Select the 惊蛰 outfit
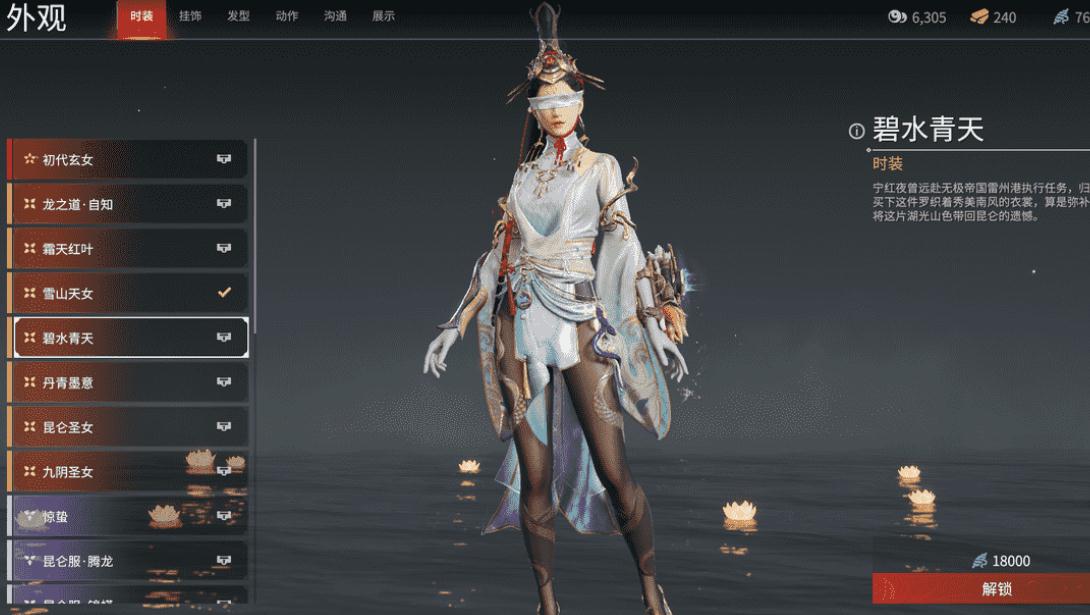1090x615 pixels. click(x=128, y=516)
